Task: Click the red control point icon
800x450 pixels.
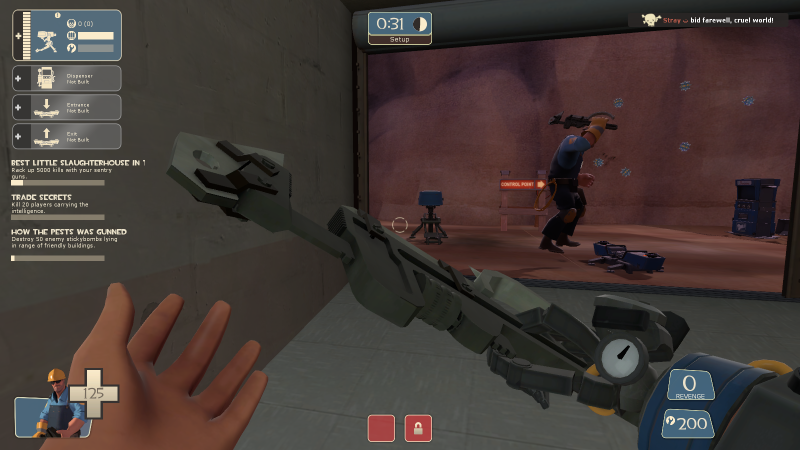Action: (x=381, y=429)
